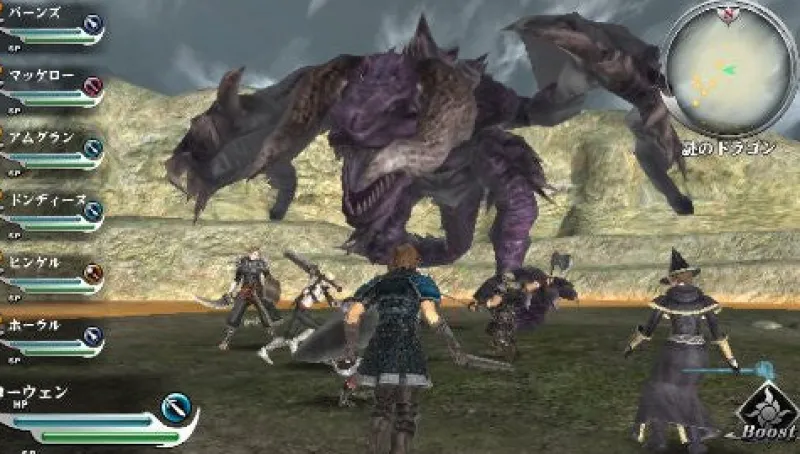This screenshot has width=800, height=454.
Task: Activate the Boost emblem
Action: [766, 412]
